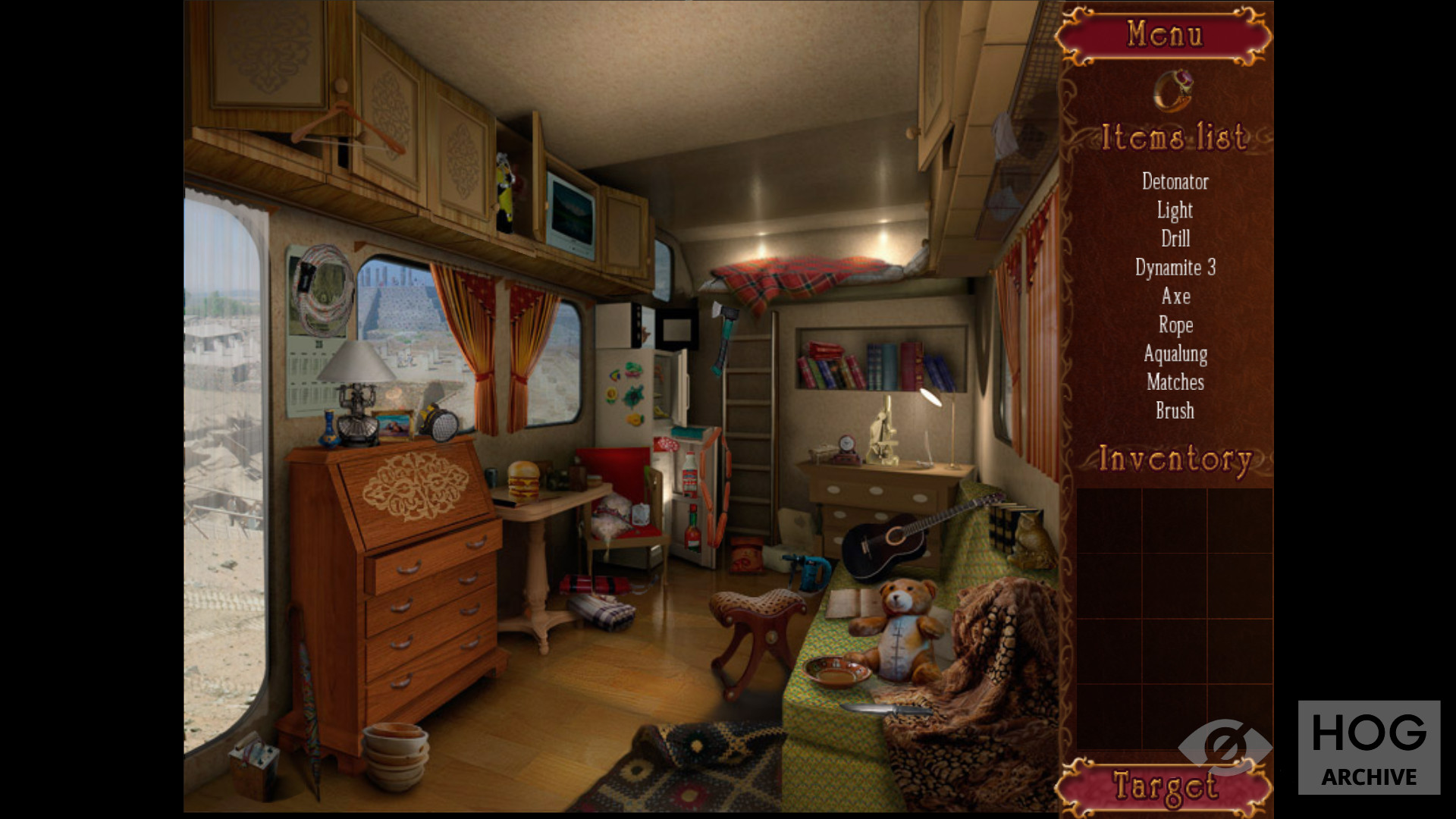Click the Target button

tap(1164, 786)
